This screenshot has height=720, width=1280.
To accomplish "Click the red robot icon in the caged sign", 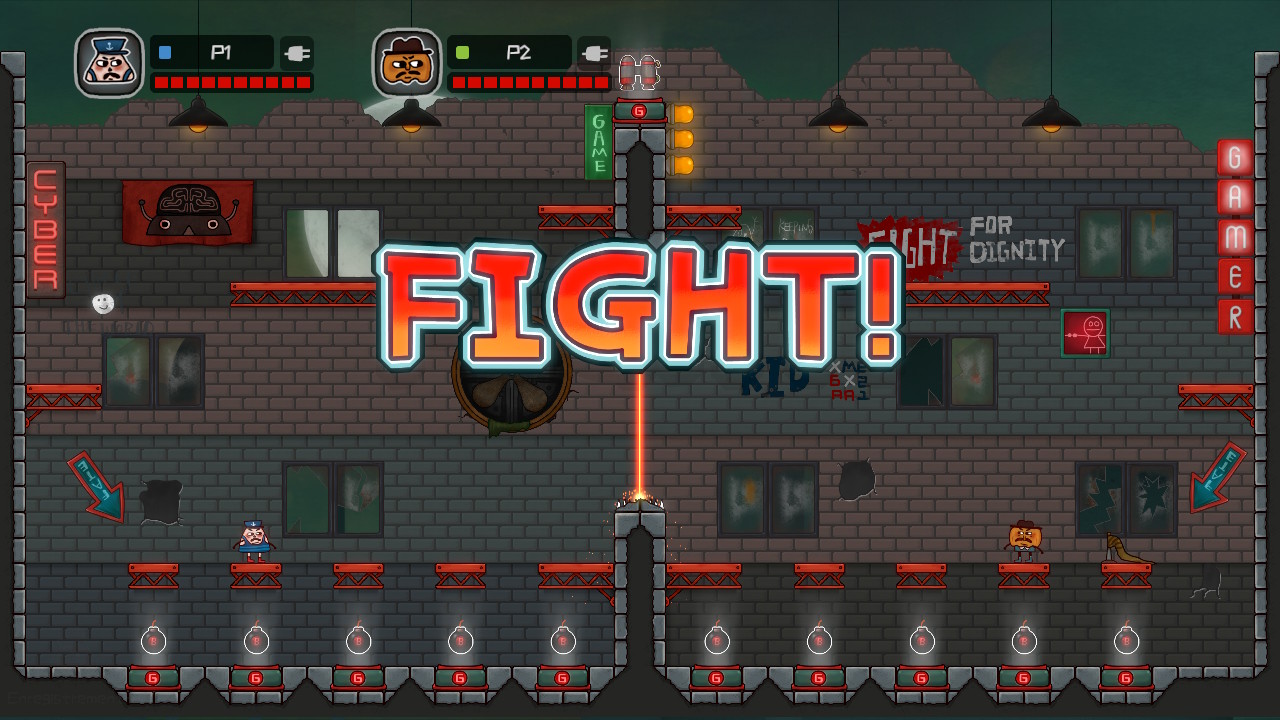I will [1086, 333].
